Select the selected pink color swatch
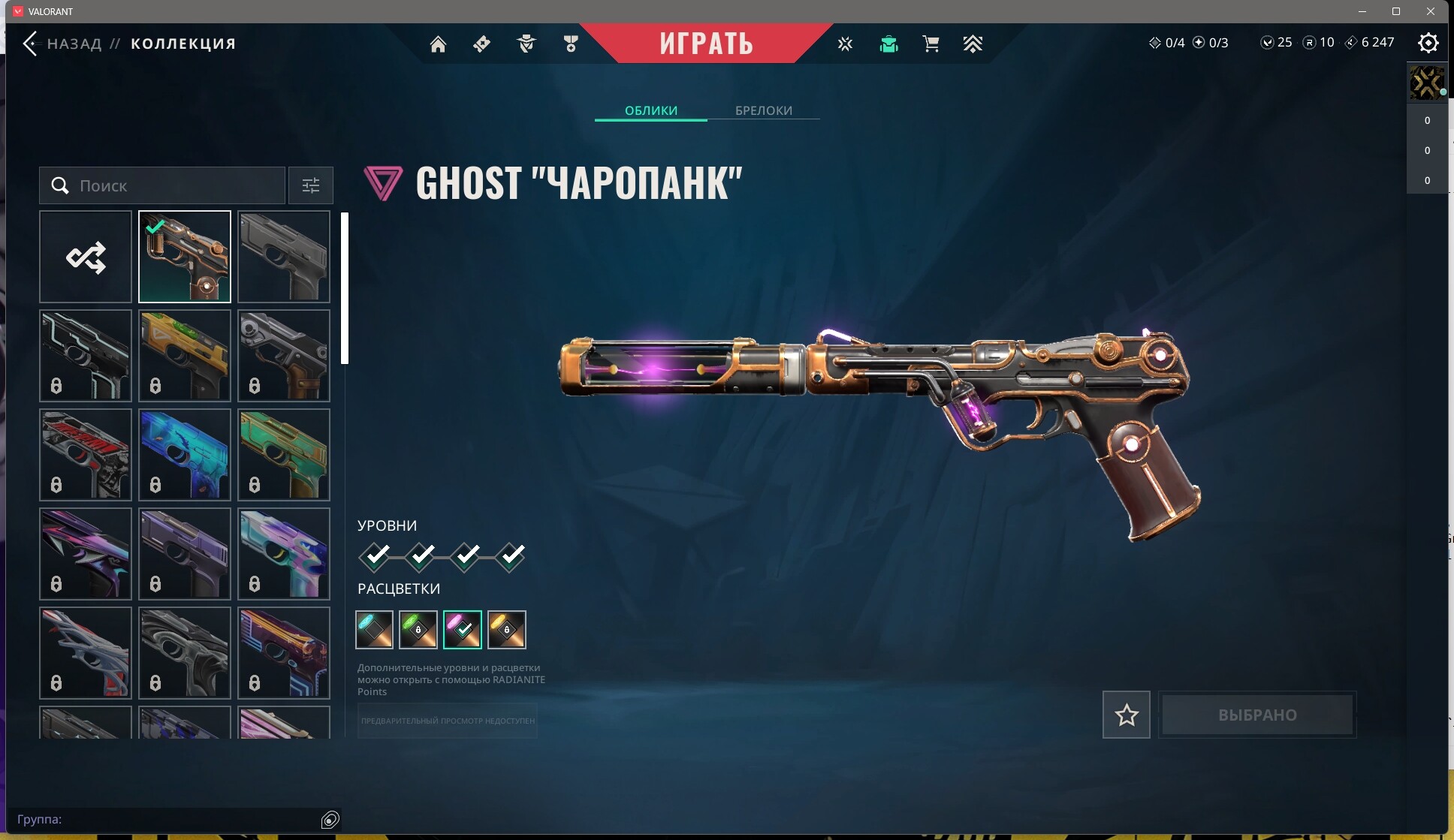This screenshot has width=1454, height=840. coord(462,629)
